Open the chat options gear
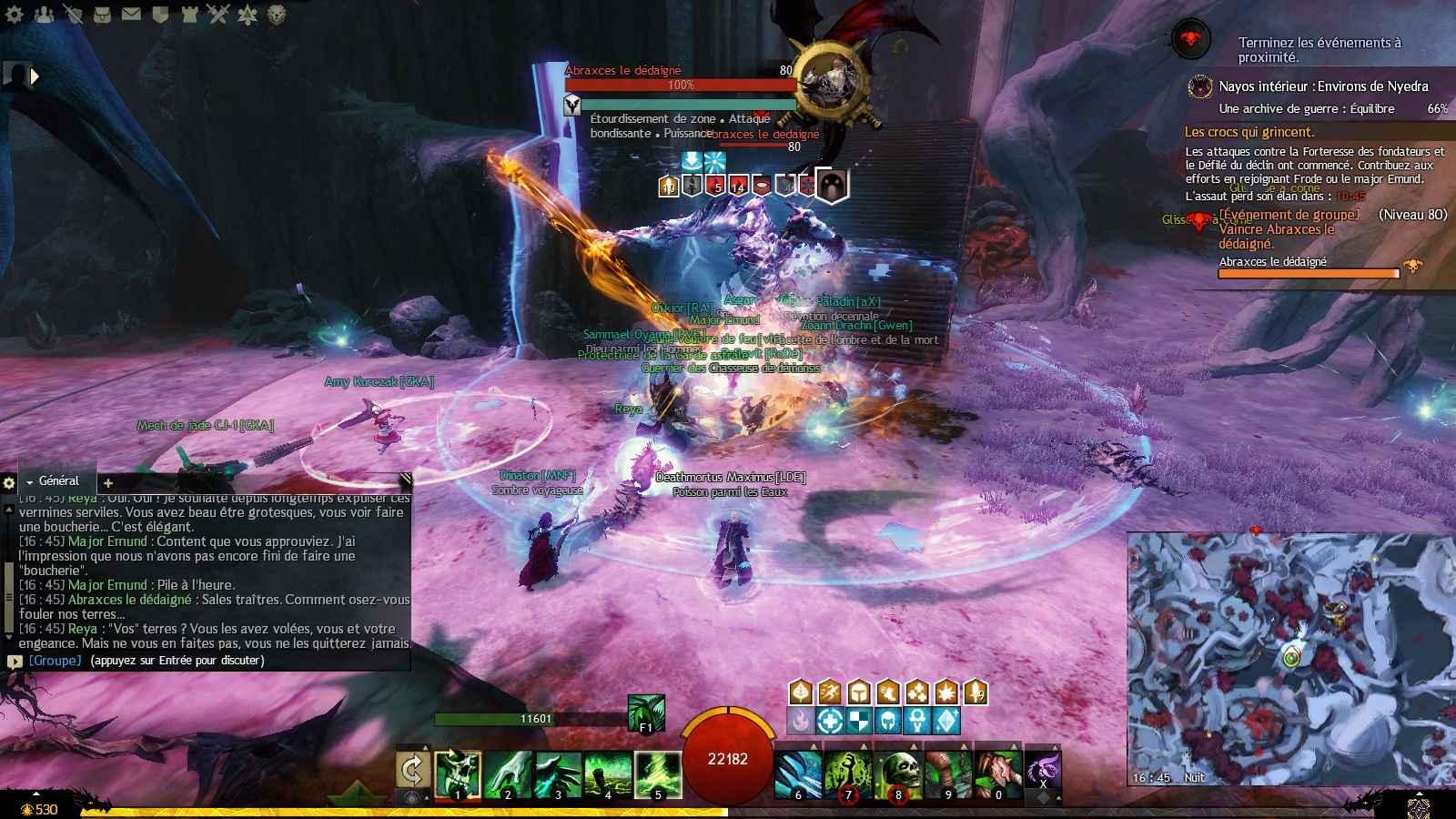 point(9,482)
